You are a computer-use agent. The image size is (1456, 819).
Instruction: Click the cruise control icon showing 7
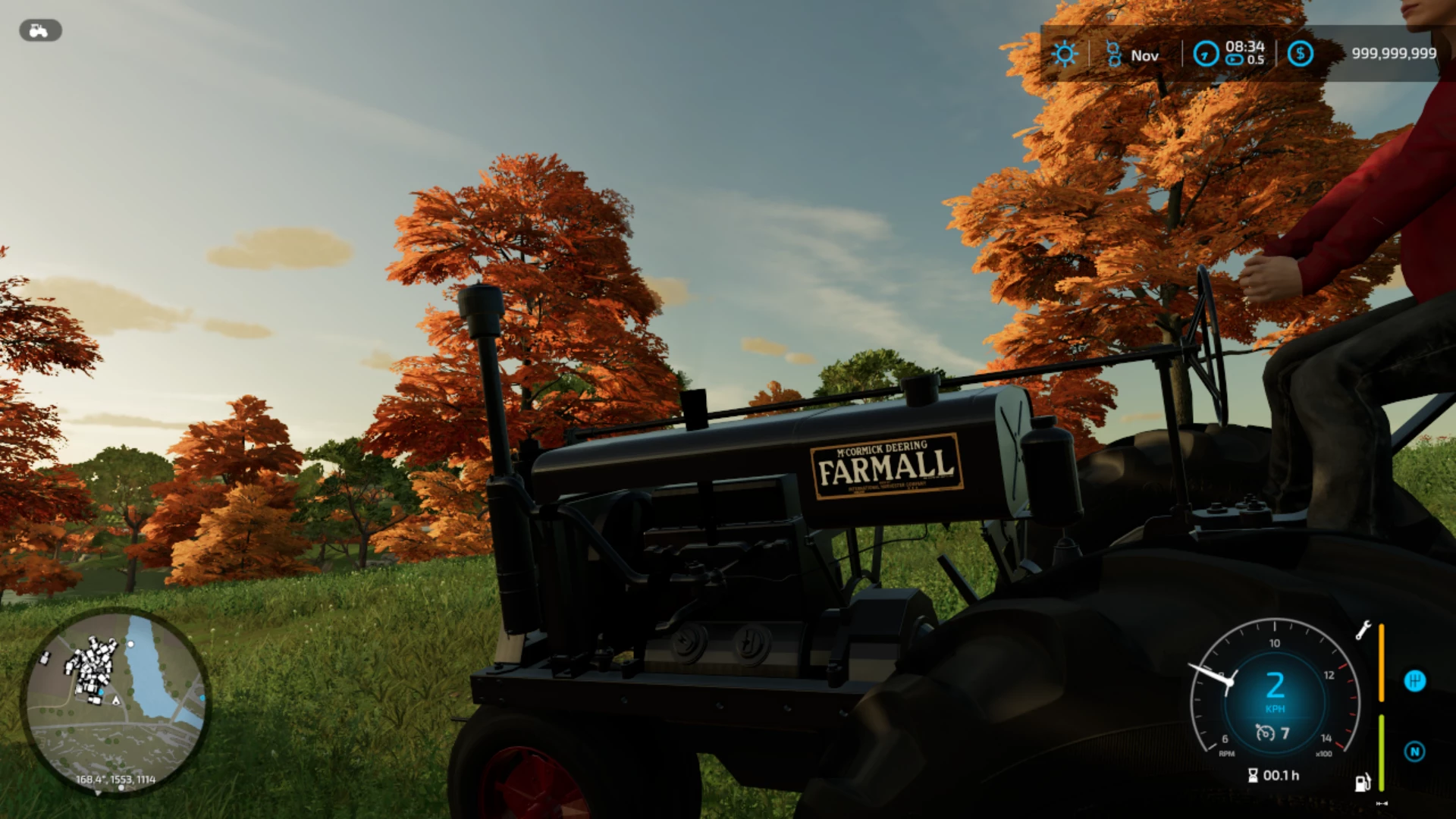1272,733
